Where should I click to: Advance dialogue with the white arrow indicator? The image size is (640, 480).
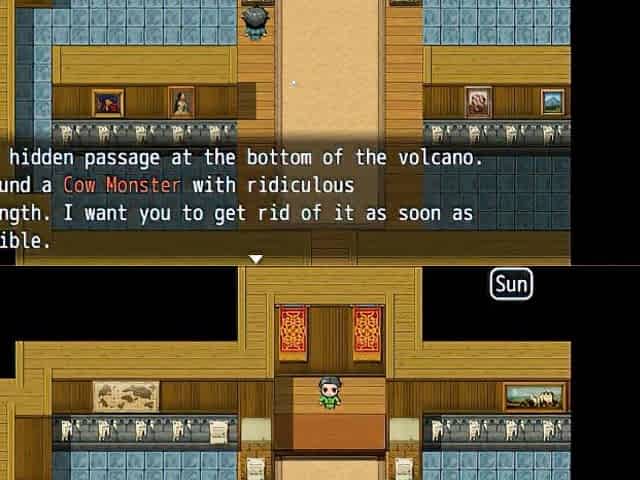256,259
